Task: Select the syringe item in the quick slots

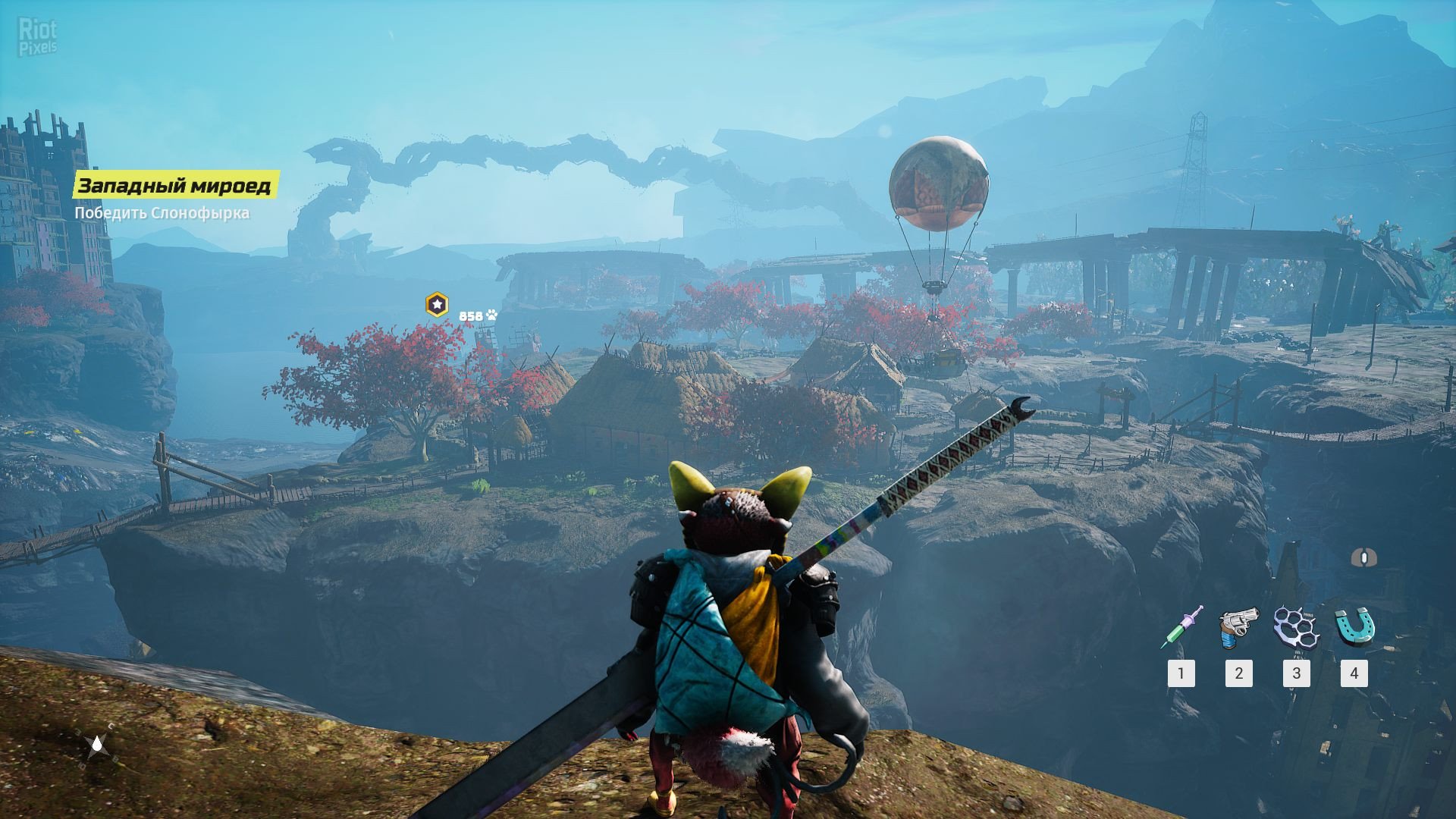Action: coord(1181,627)
